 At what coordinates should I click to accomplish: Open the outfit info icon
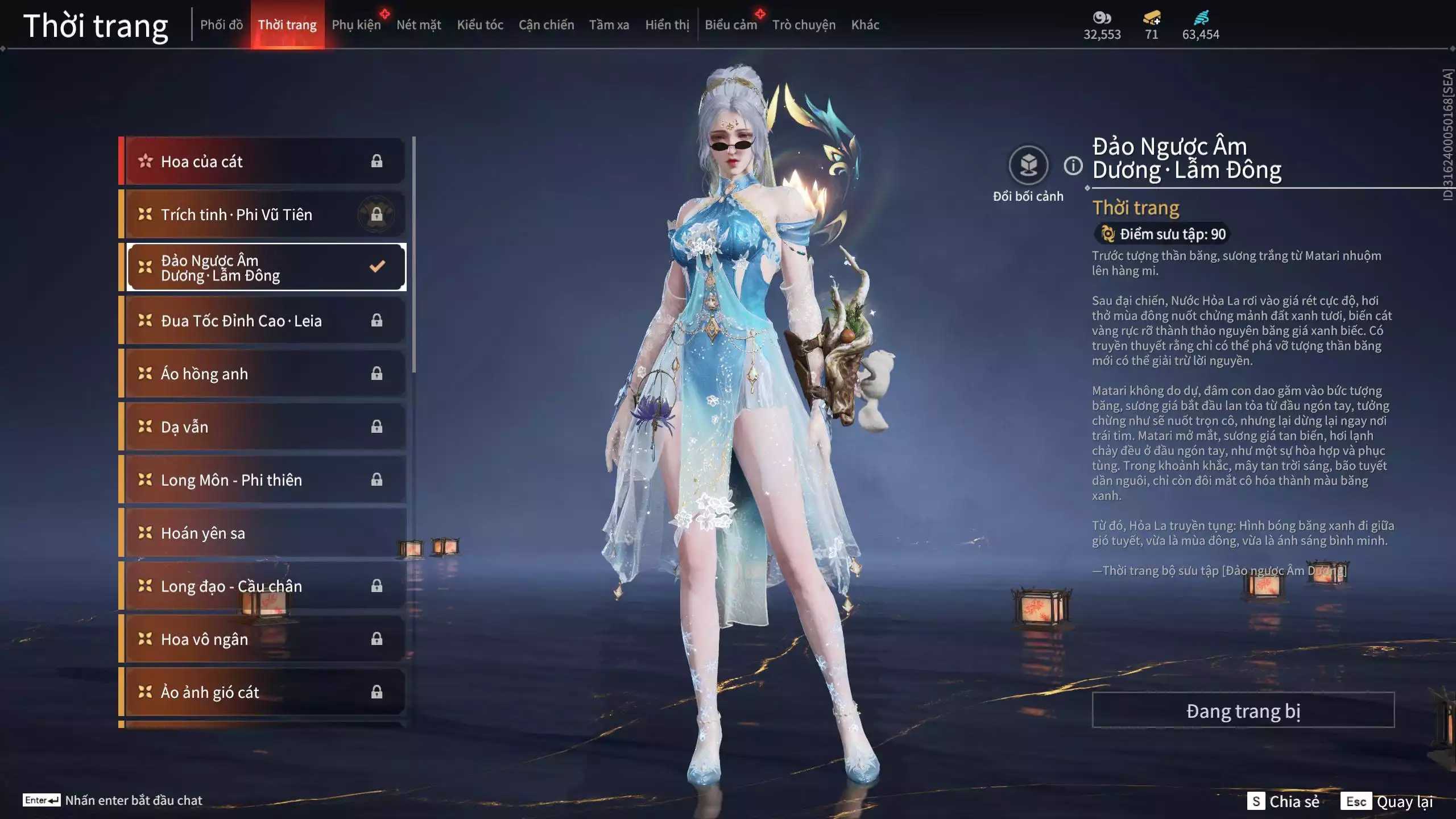[x=1073, y=166]
